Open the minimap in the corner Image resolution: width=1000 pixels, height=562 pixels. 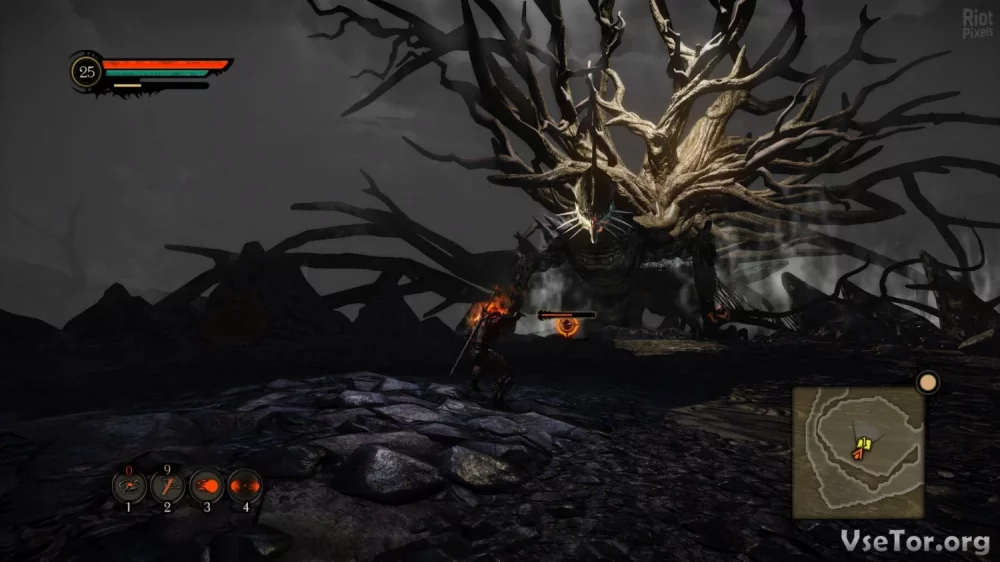pyautogui.click(x=858, y=452)
